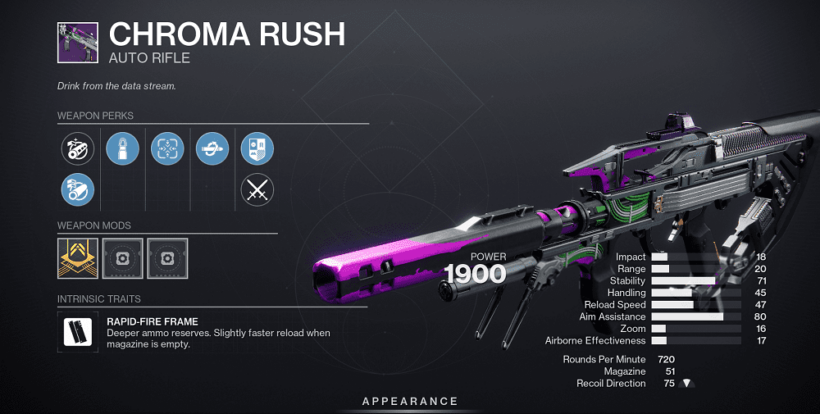Select the circled bullet trait perk
Image resolution: width=820 pixels, height=414 pixels.
pyautogui.click(x=212, y=148)
